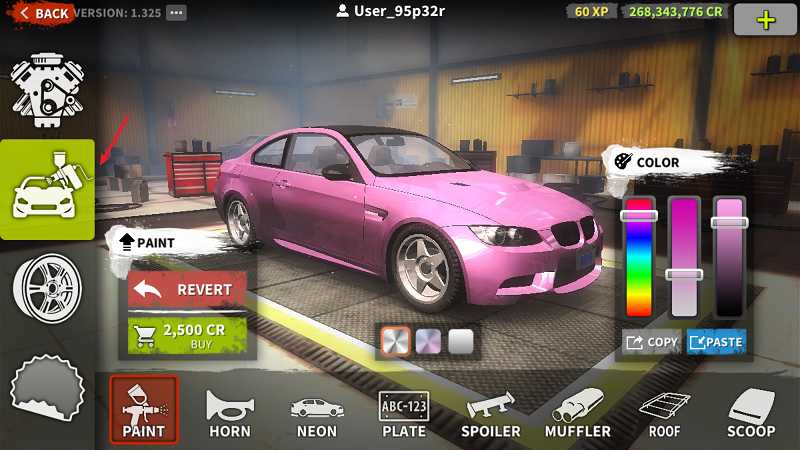The image size is (800, 450).
Task: Show the MUFFLER options
Action: tap(577, 410)
